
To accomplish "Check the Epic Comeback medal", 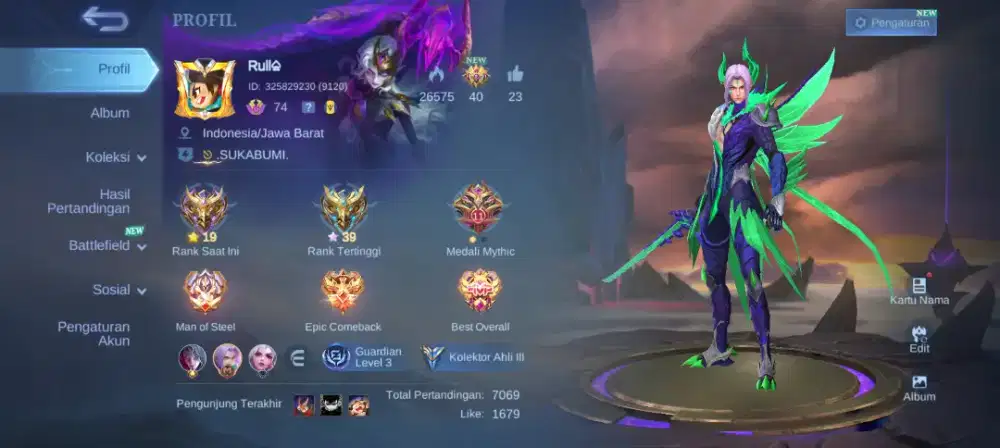I will [343, 292].
